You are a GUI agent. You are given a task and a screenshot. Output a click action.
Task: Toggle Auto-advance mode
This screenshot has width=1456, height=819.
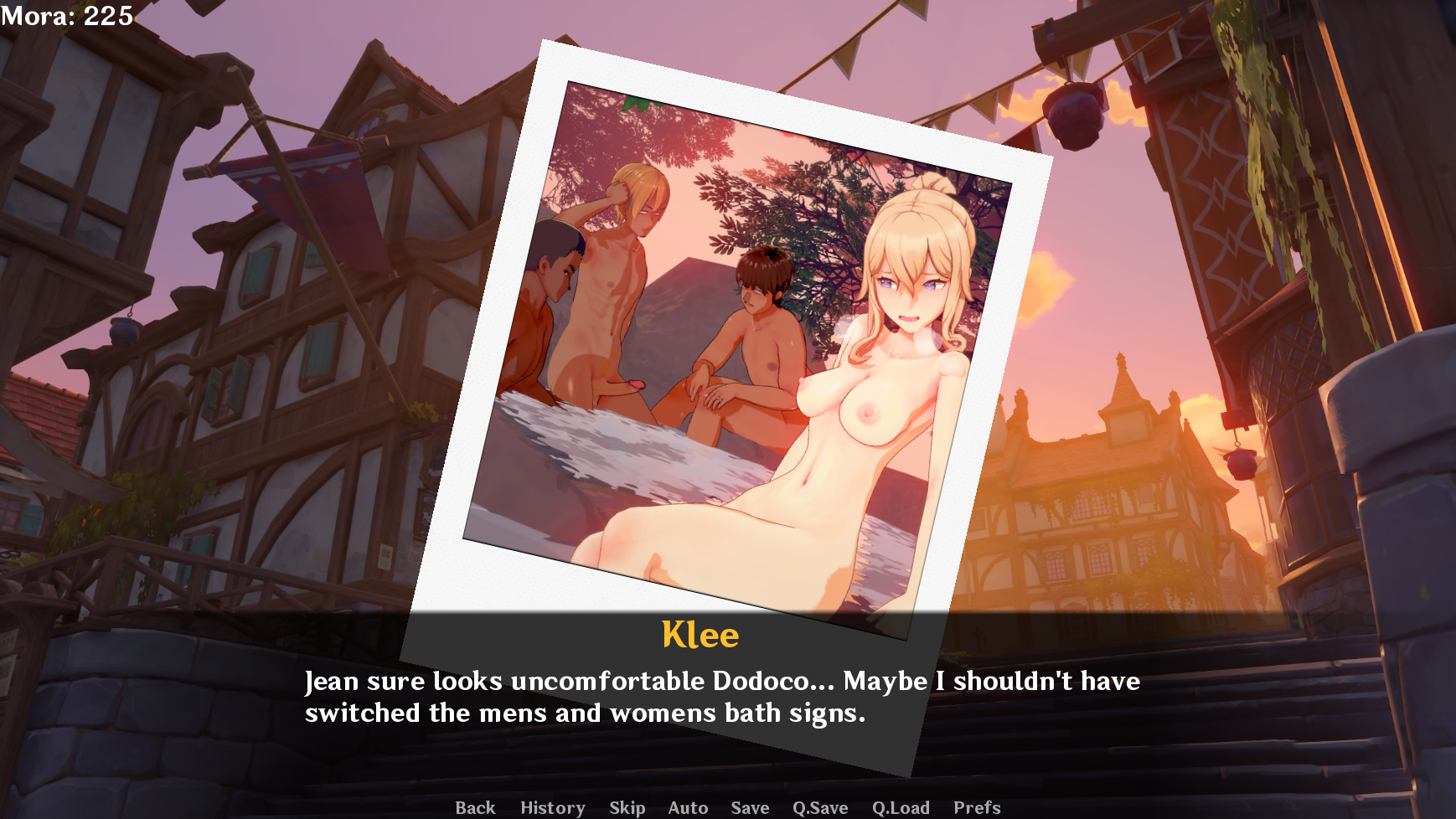point(688,807)
